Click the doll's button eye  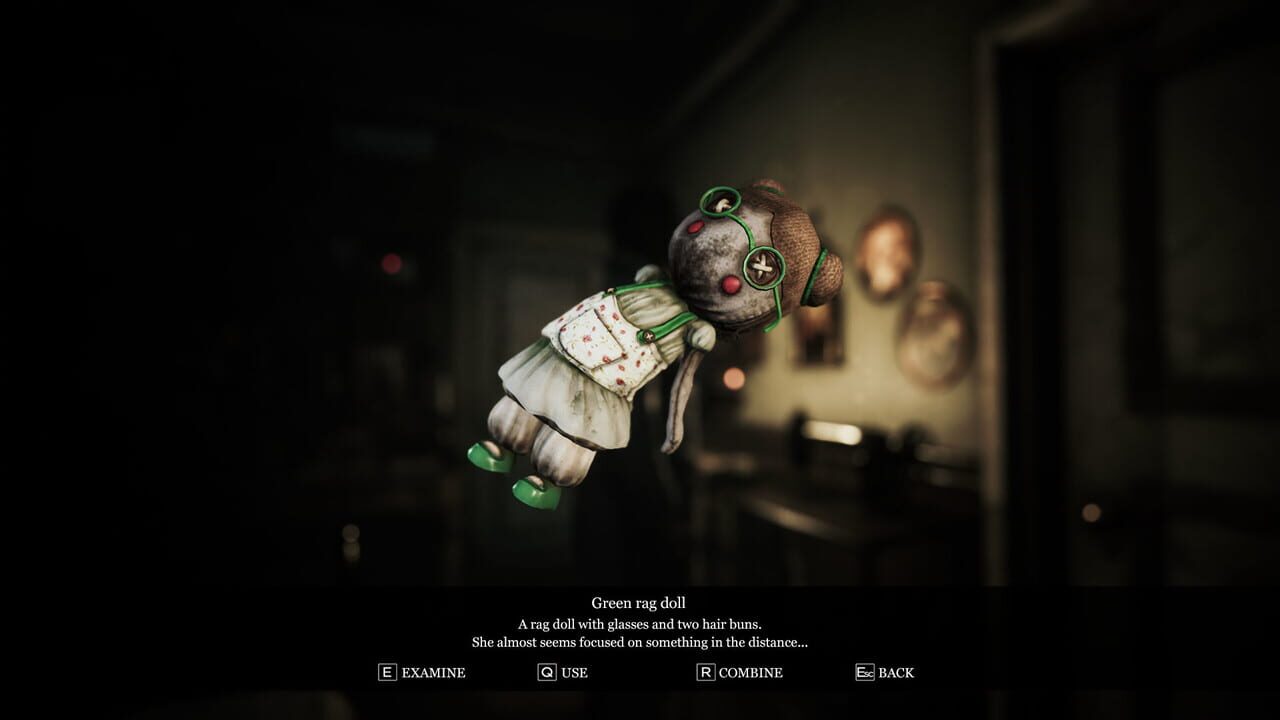762,270
